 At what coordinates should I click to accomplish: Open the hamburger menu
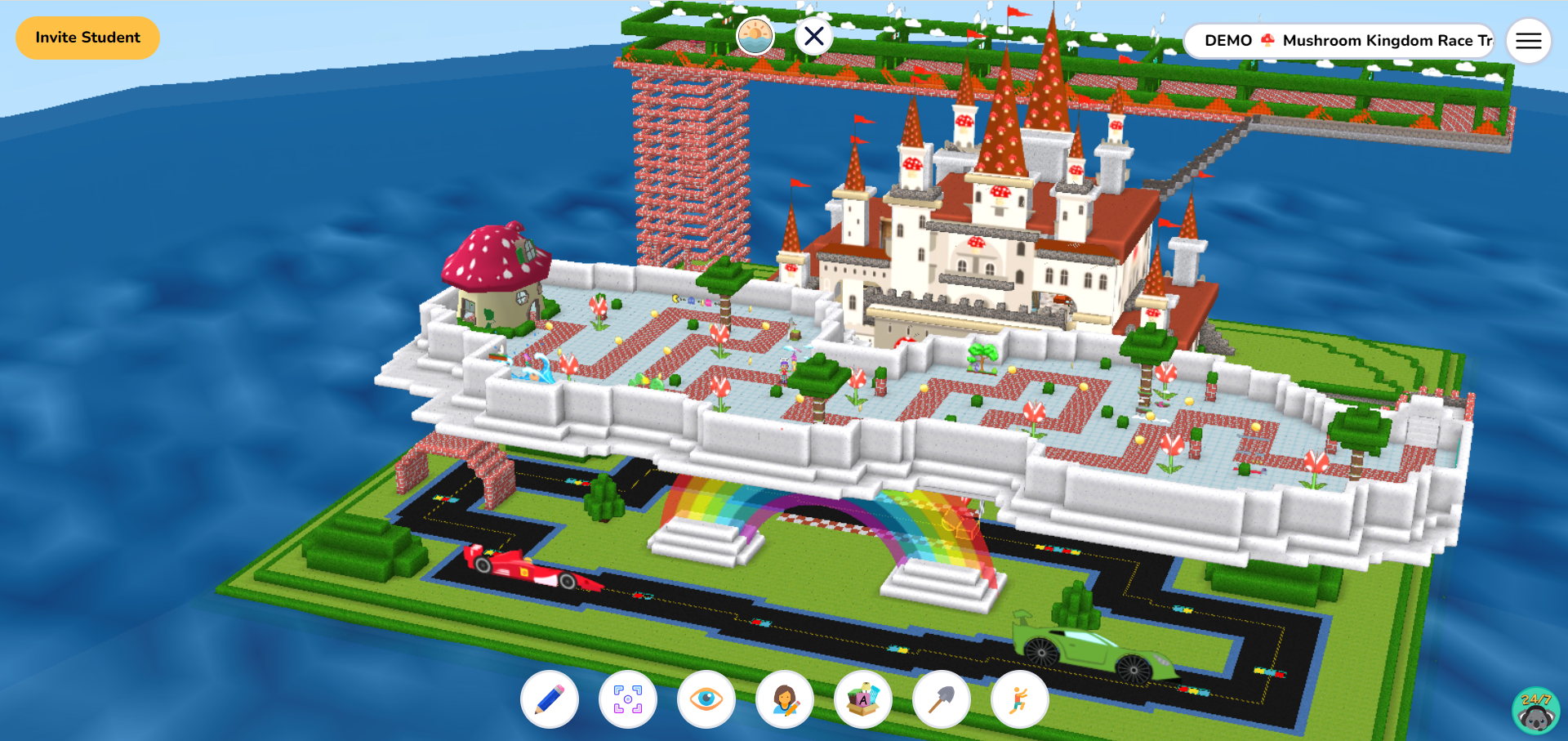(1528, 40)
